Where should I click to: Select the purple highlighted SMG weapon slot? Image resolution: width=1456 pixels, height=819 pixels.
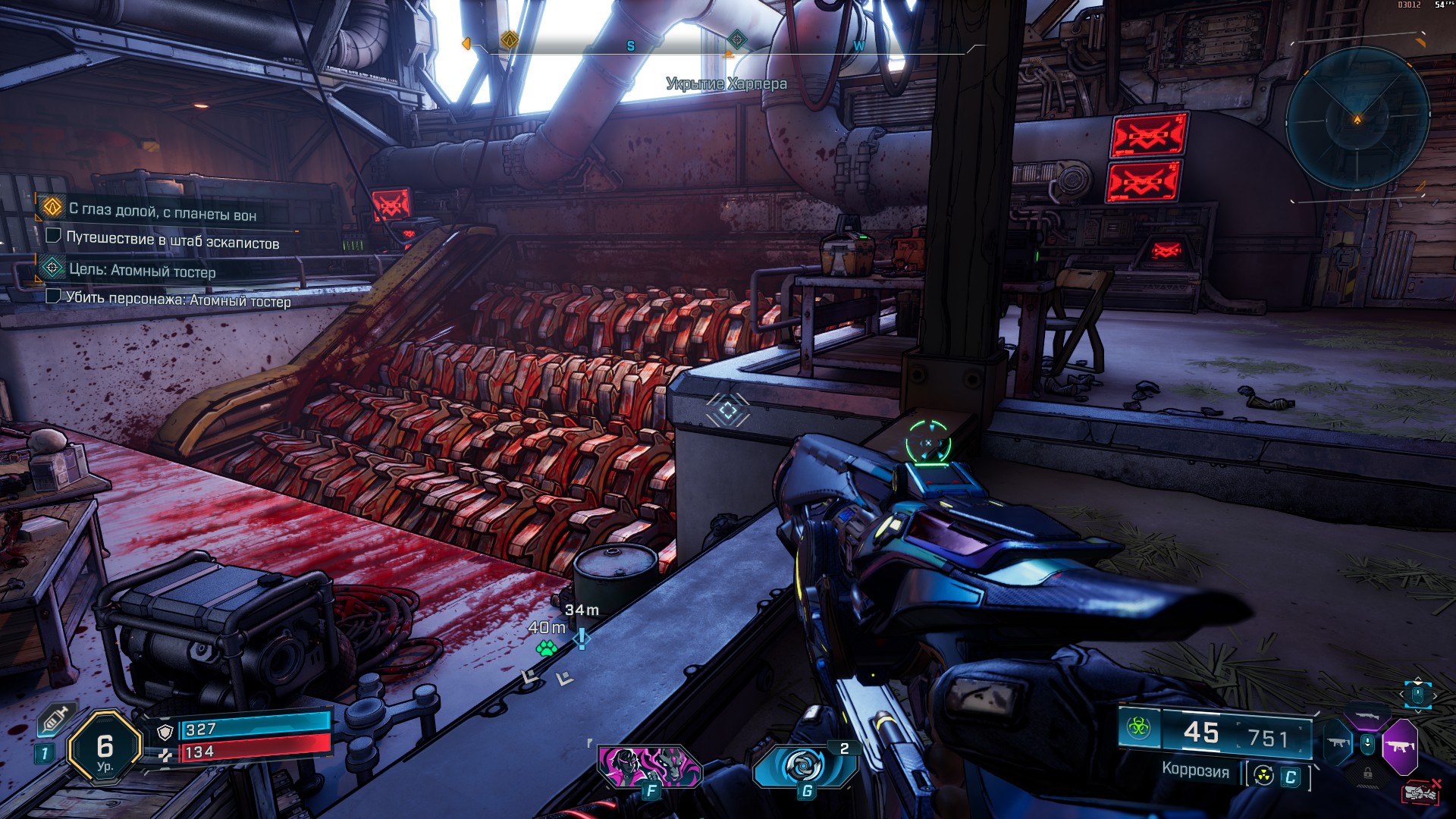click(1399, 746)
